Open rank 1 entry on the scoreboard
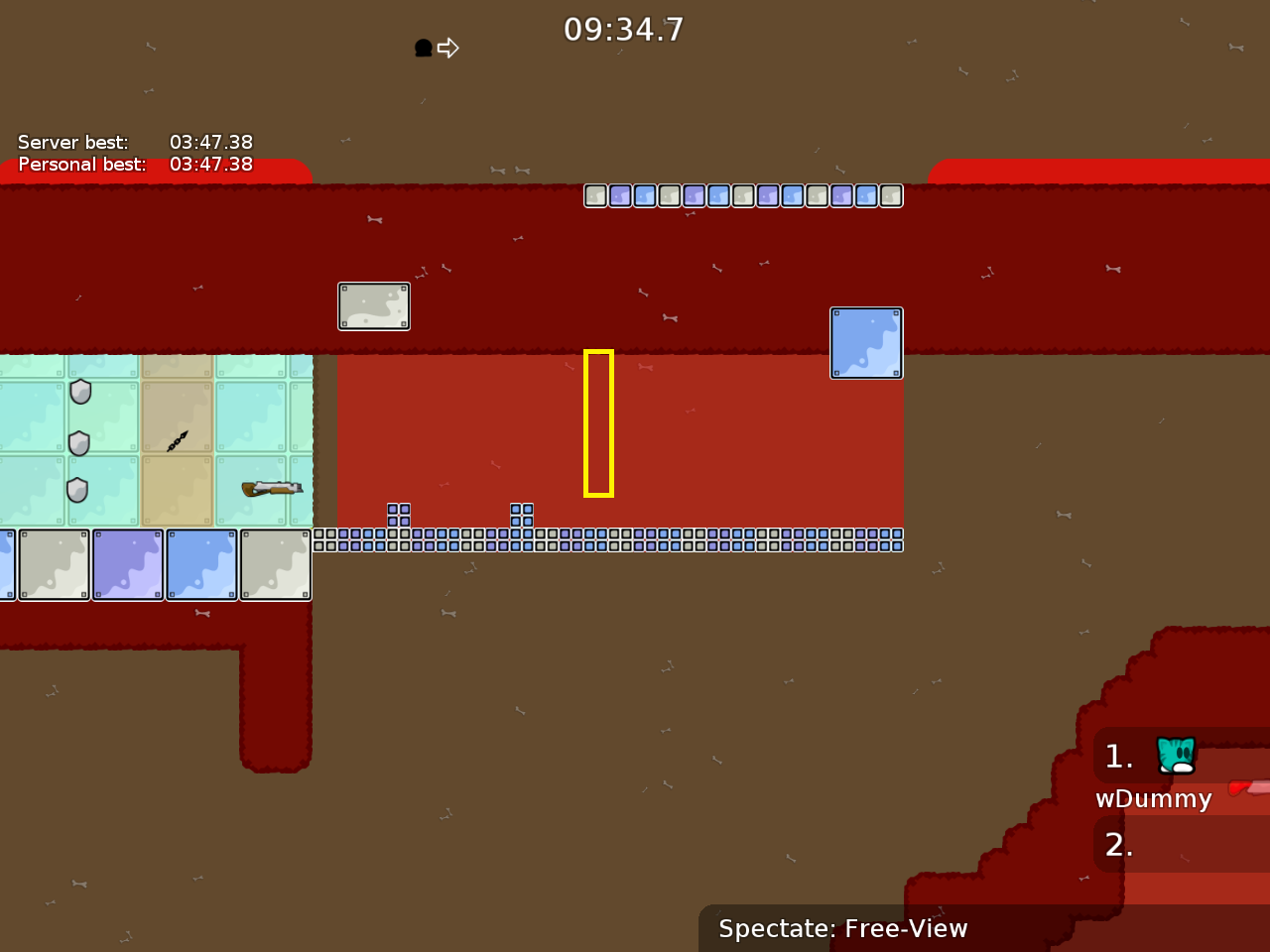The height and width of the screenshot is (952, 1270). [1117, 757]
